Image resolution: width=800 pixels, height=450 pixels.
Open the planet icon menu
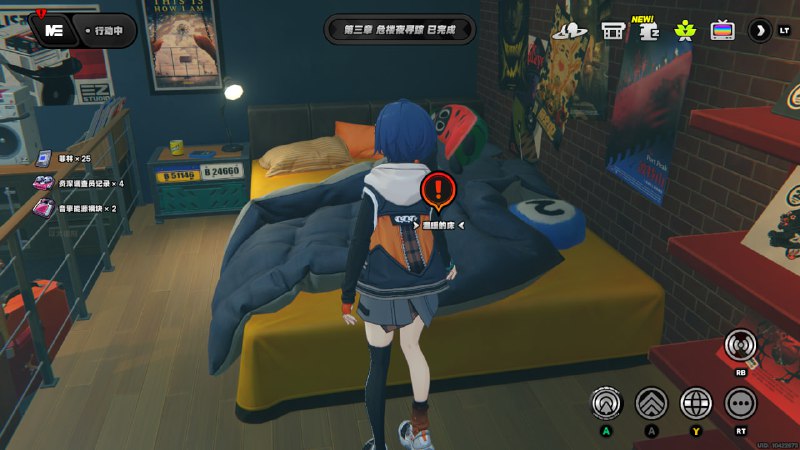[570, 30]
